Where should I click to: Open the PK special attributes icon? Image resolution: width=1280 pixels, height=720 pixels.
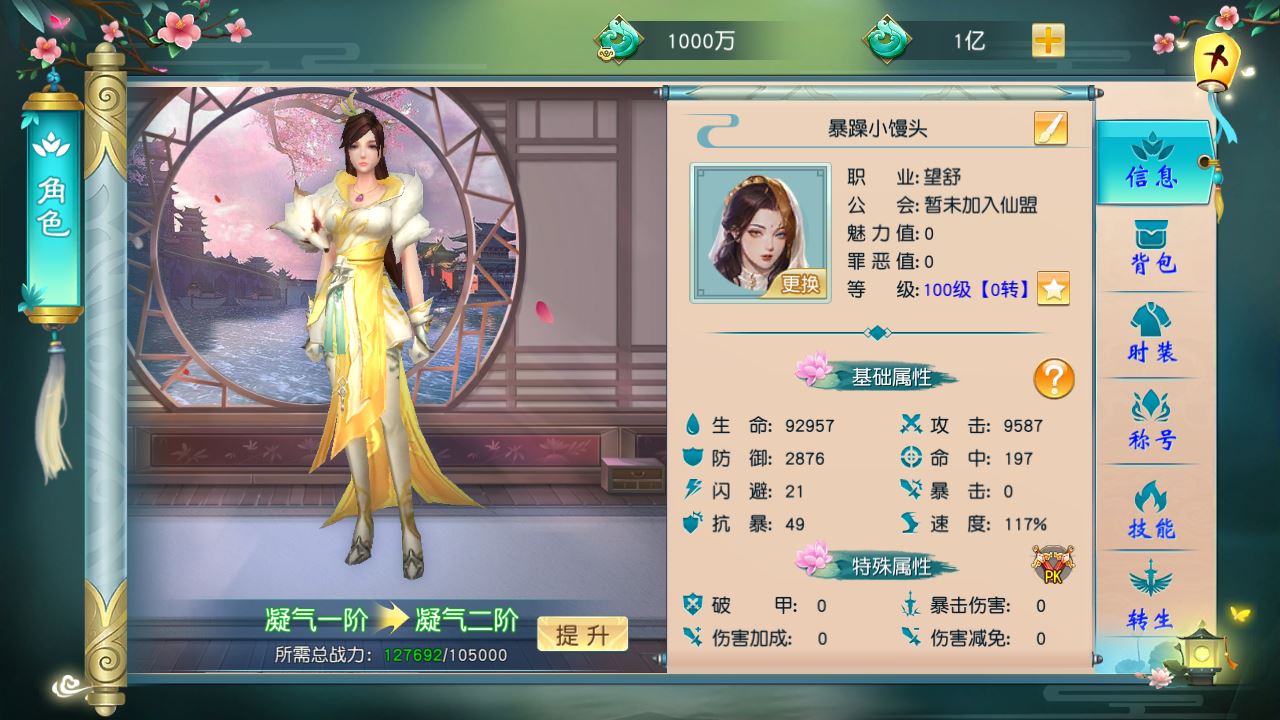pyautogui.click(x=1053, y=565)
